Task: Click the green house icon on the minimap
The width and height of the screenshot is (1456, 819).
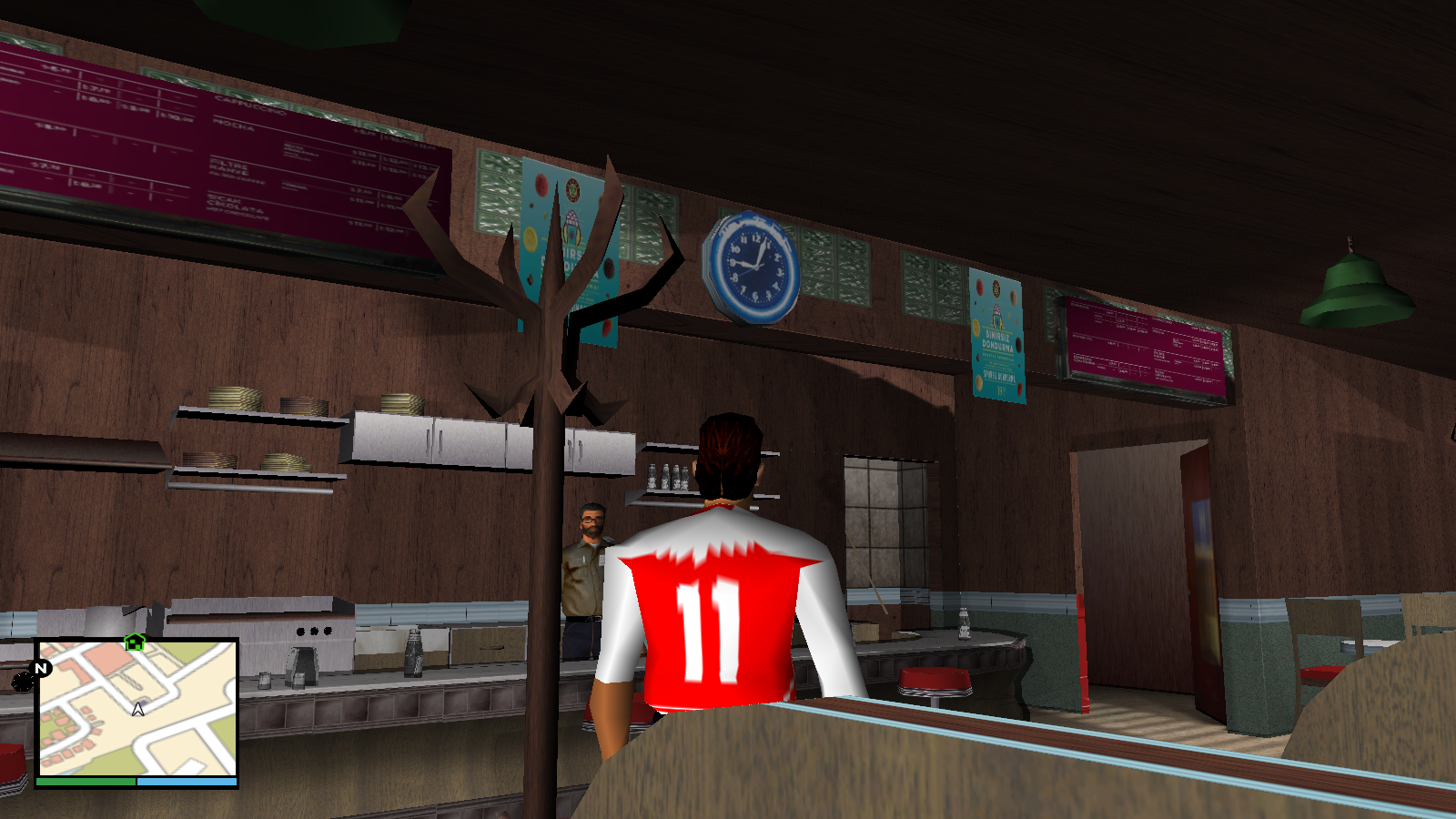Action: tap(134, 644)
